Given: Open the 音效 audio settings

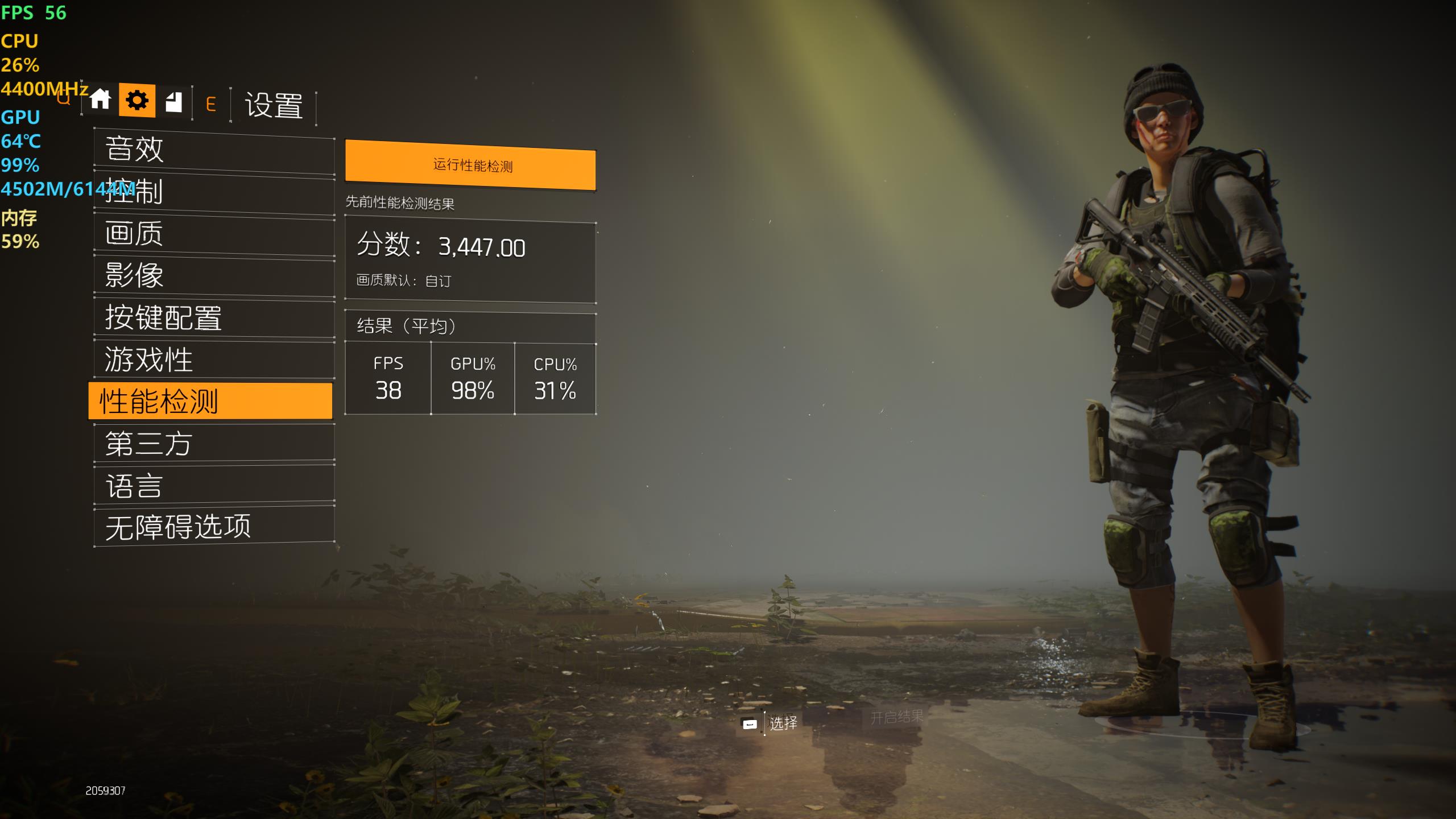Looking at the screenshot, I should point(214,150).
